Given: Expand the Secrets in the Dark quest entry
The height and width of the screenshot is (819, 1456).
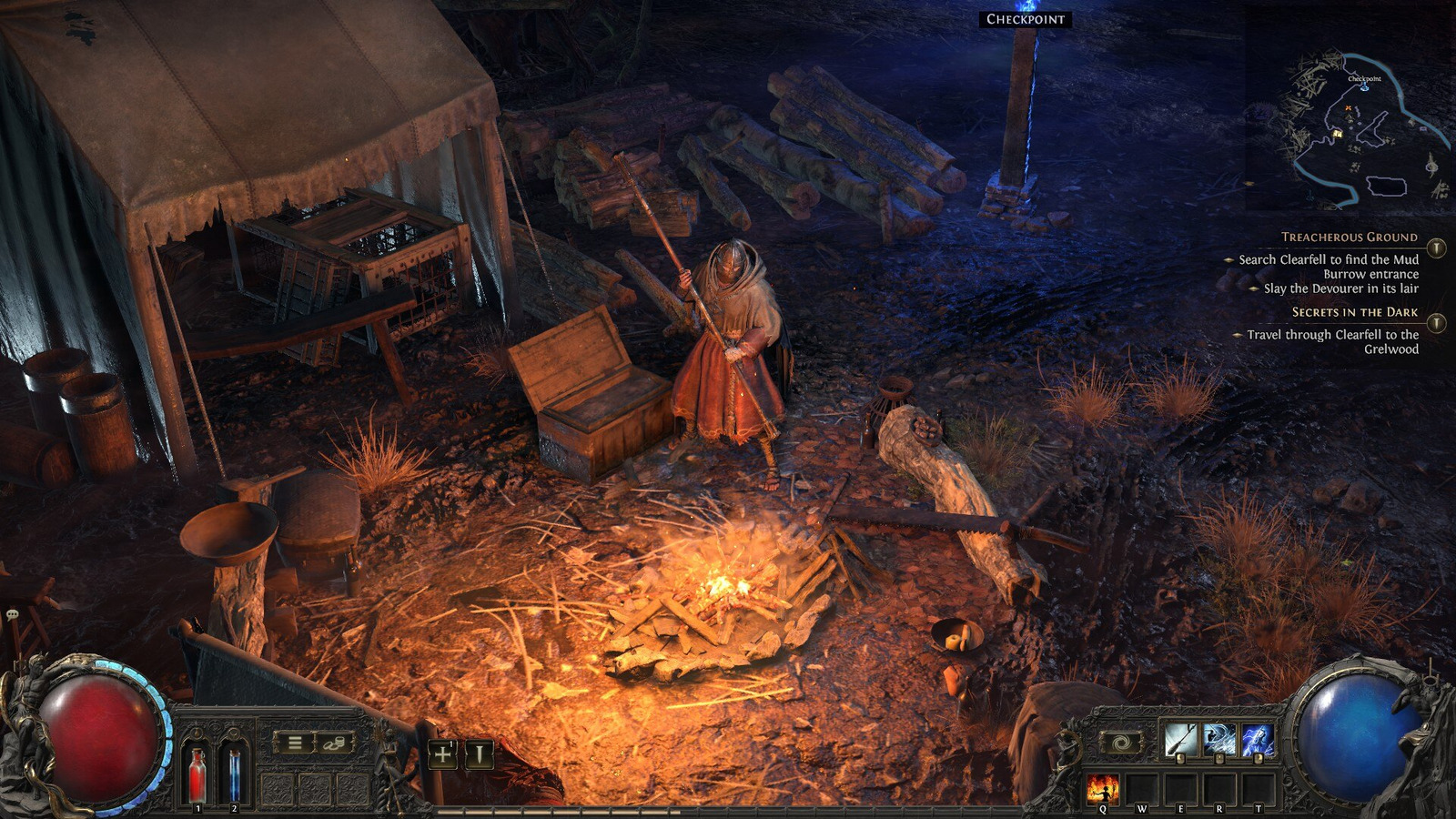Looking at the screenshot, I should [1354, 311].
